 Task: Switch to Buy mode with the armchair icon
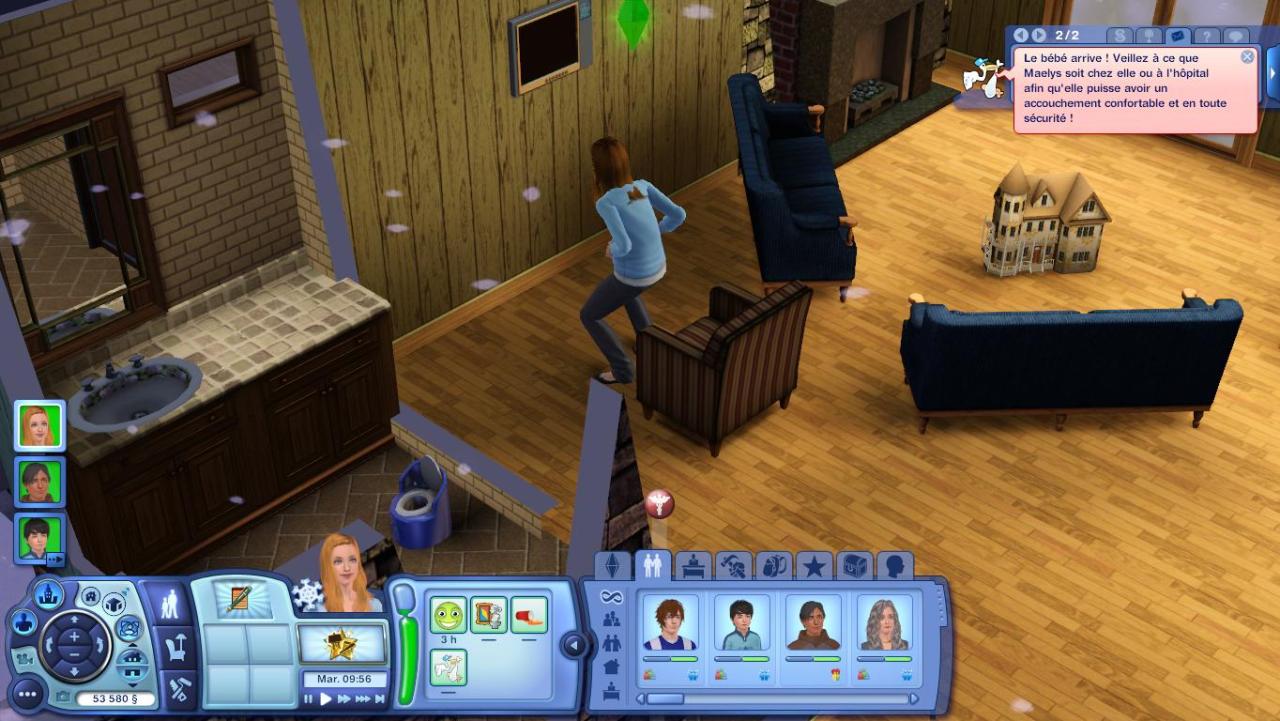(x=176, y=648)
